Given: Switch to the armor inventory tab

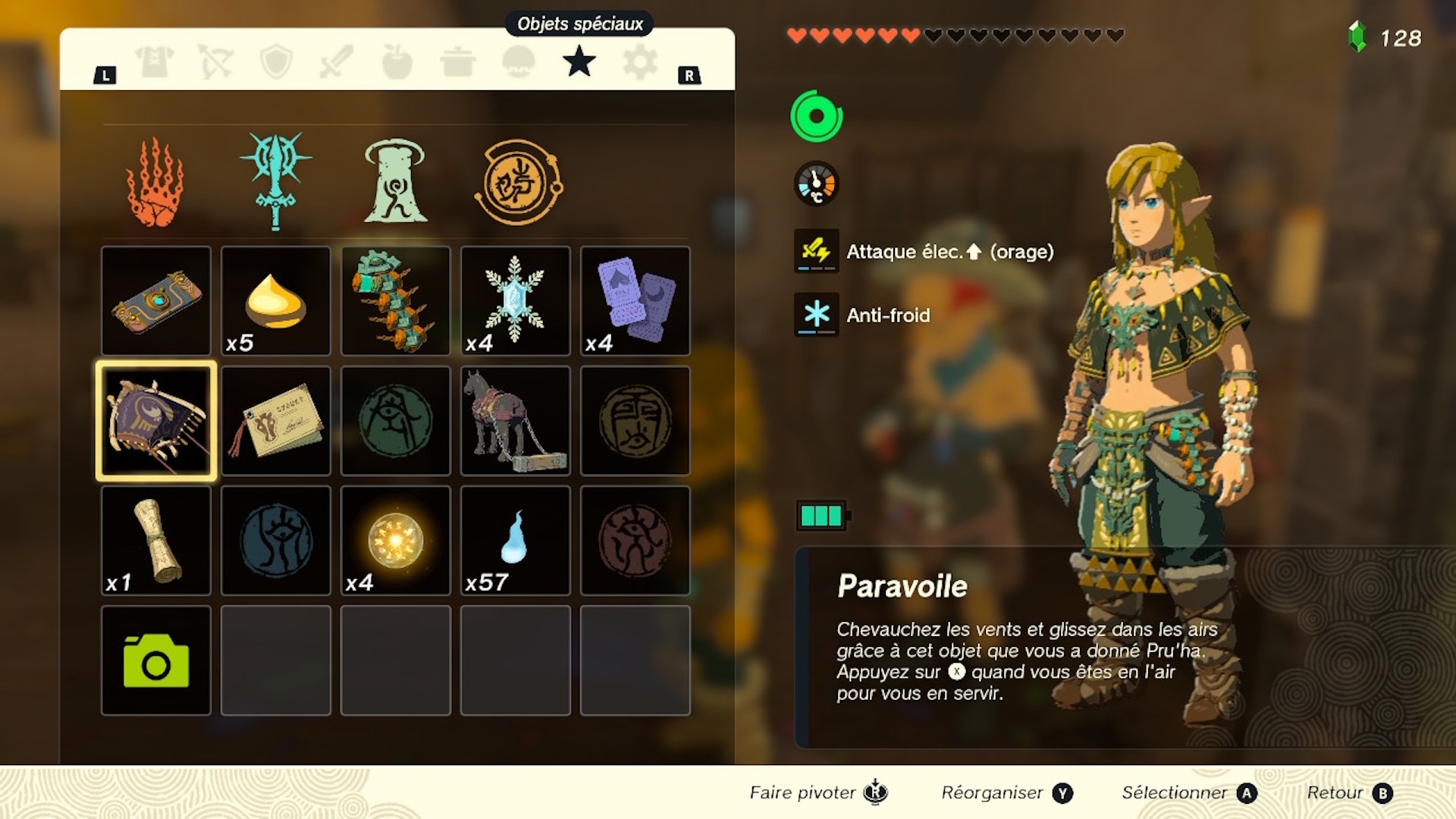Looking at the screenshot, I should [x=155, y=61].
